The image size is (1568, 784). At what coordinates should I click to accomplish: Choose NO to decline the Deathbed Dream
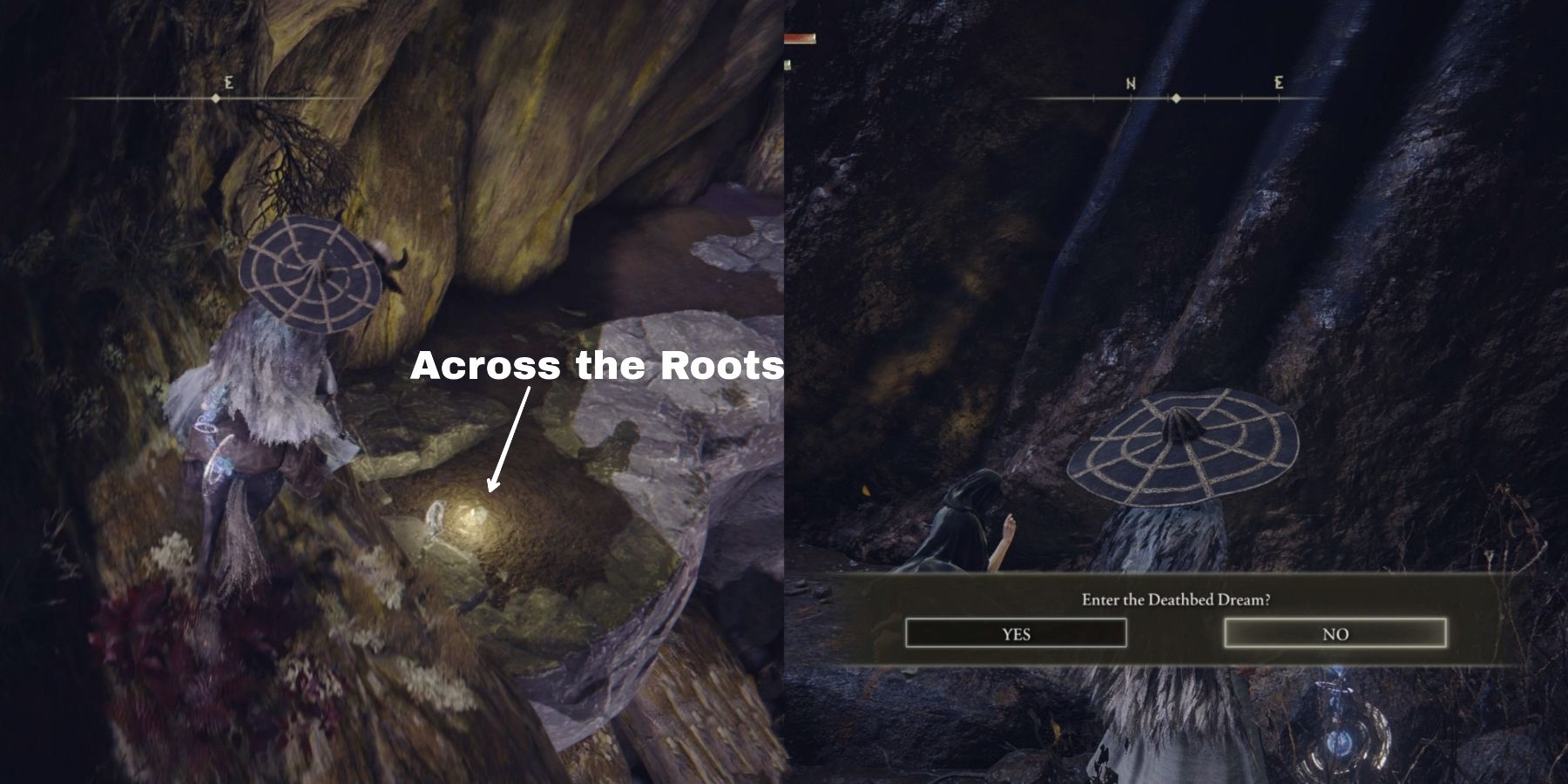(1336, 634)
